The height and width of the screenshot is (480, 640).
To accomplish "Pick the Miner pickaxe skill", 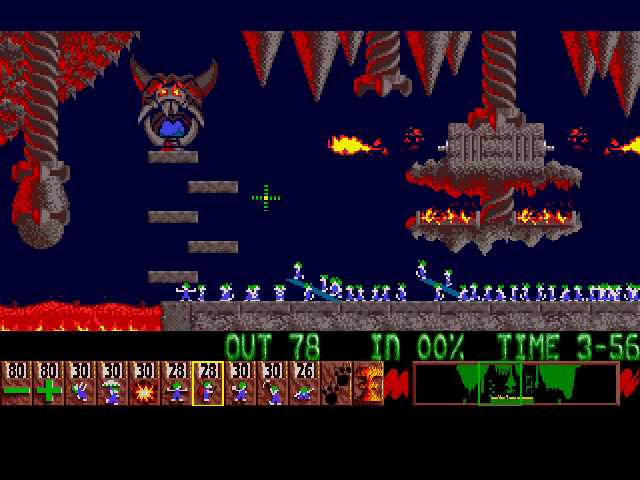I will (x=272, y=384).
